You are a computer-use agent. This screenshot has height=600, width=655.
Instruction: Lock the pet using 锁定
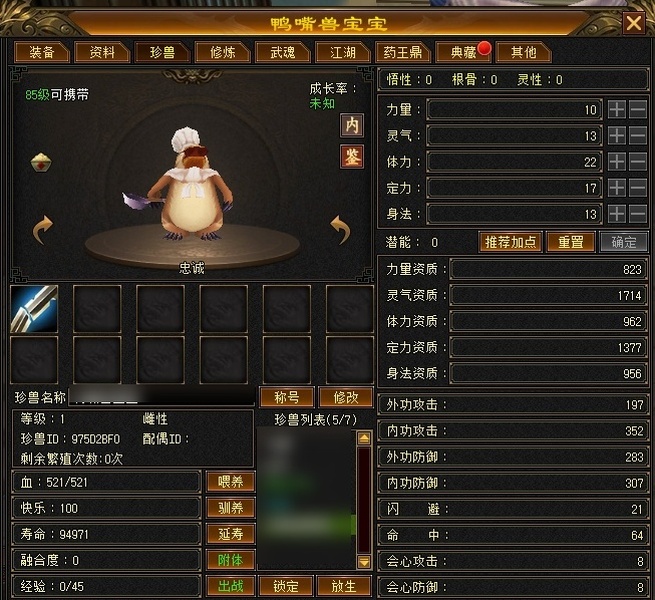pyautogui.click(x=286, y=586)
